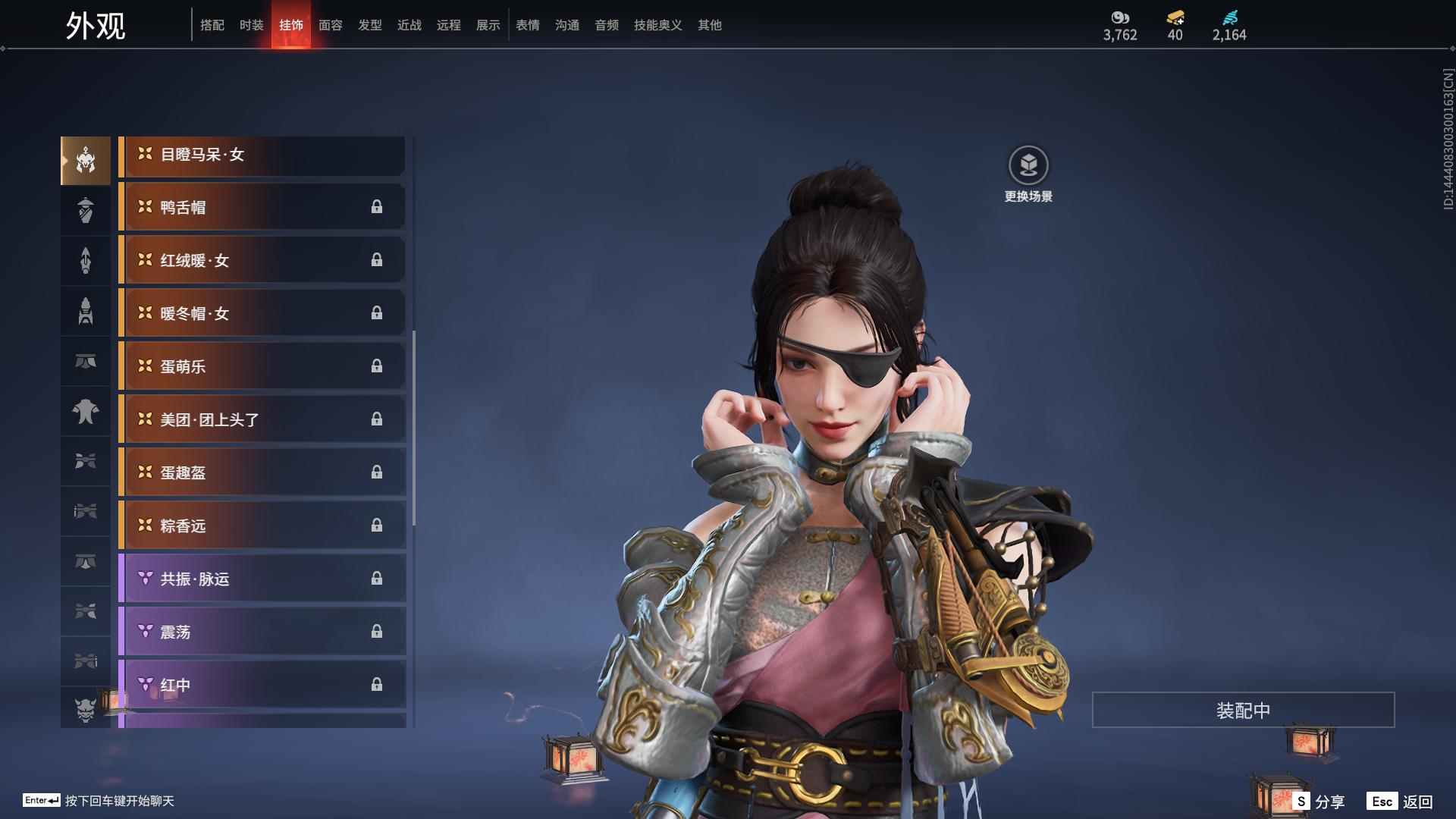
Task: Click the 装配中 equip button
Action: pyautogui.click(x=1243, y=711)
